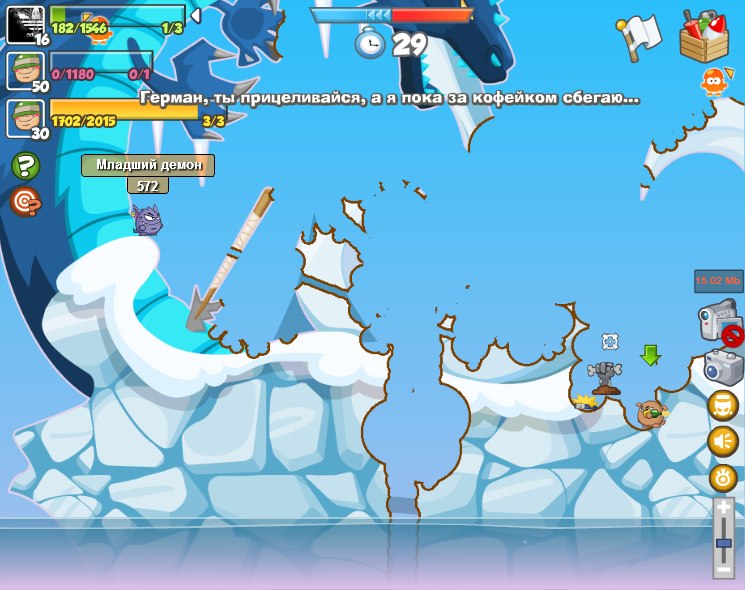
Task: Open the green question mark help
Action: click(25, 166)
